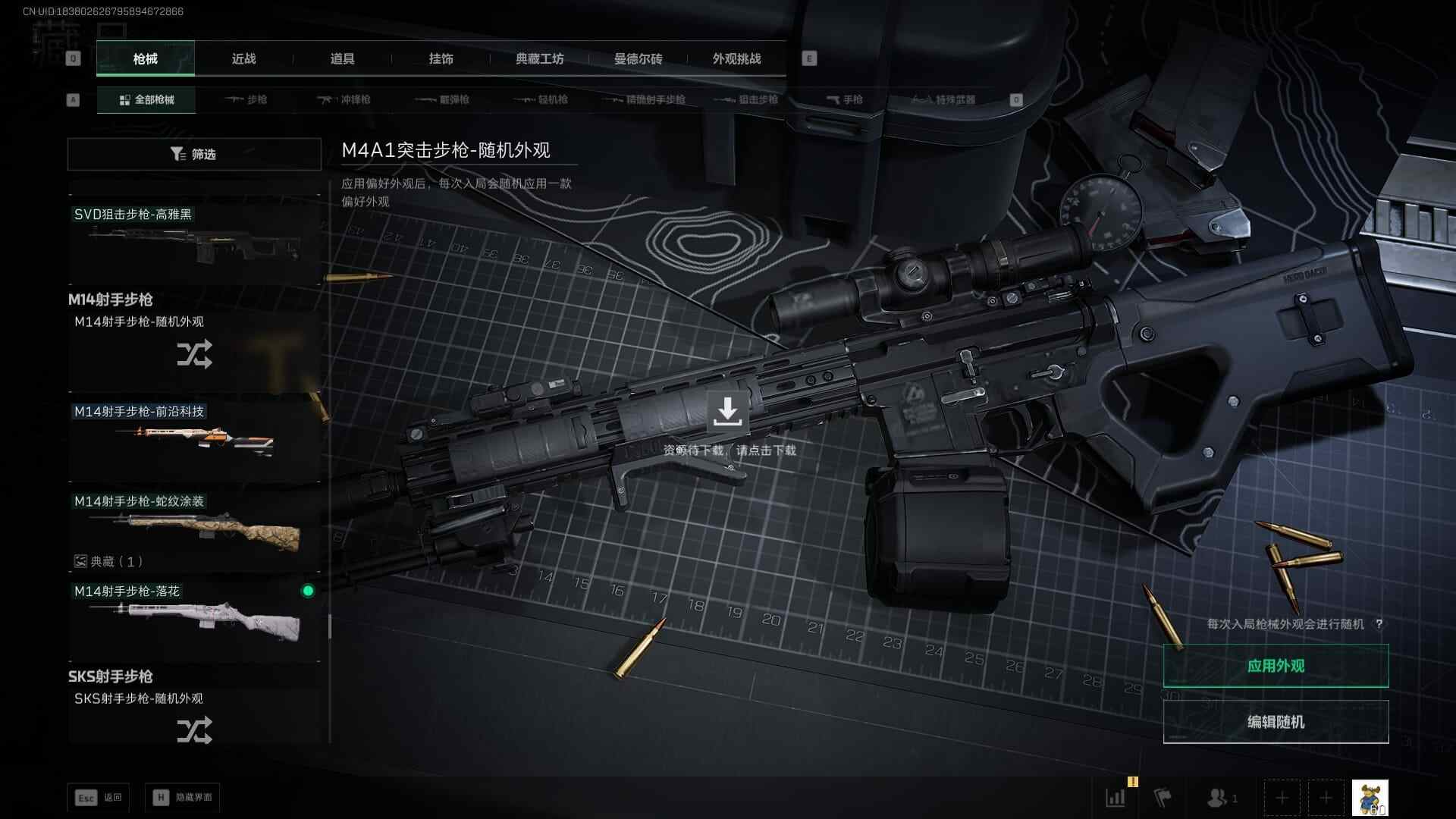Screen dimensions: 1456x819
Task: Switch to the 近战 melee tab
Action: tap(243, 59)
